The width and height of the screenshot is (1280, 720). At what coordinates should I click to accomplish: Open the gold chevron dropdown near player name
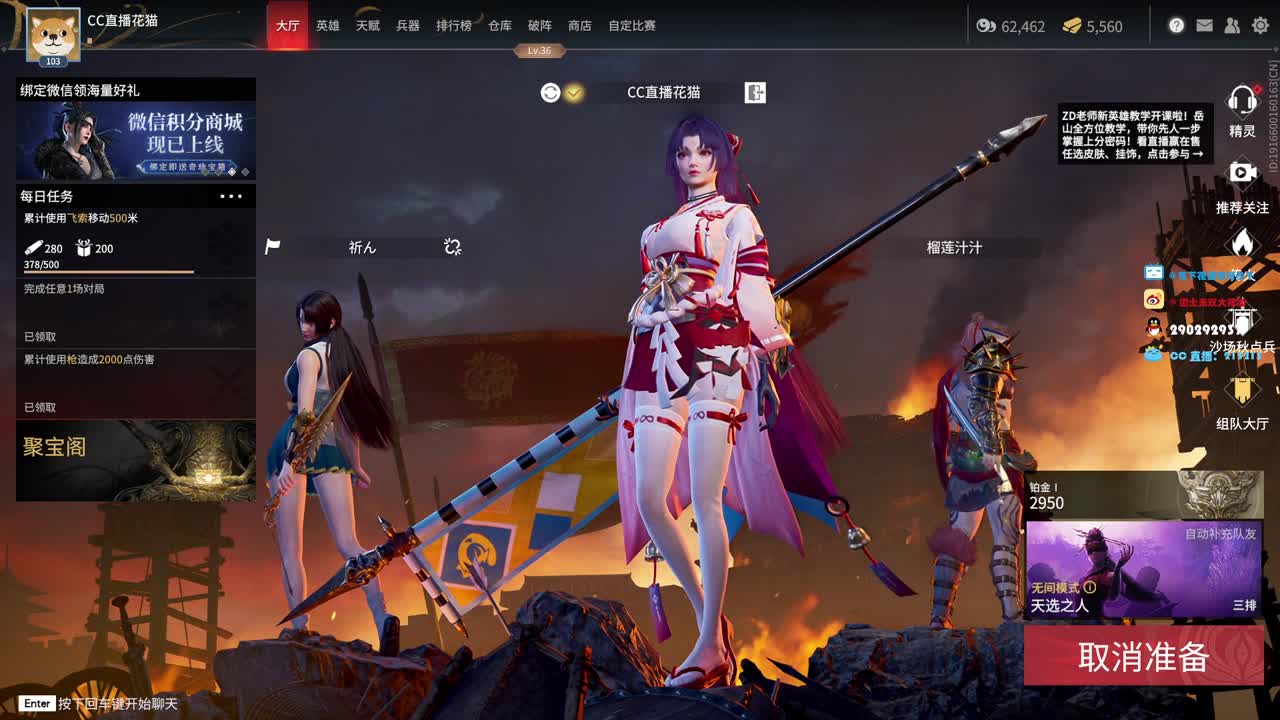pyautogui.click(x=573, y=91)
